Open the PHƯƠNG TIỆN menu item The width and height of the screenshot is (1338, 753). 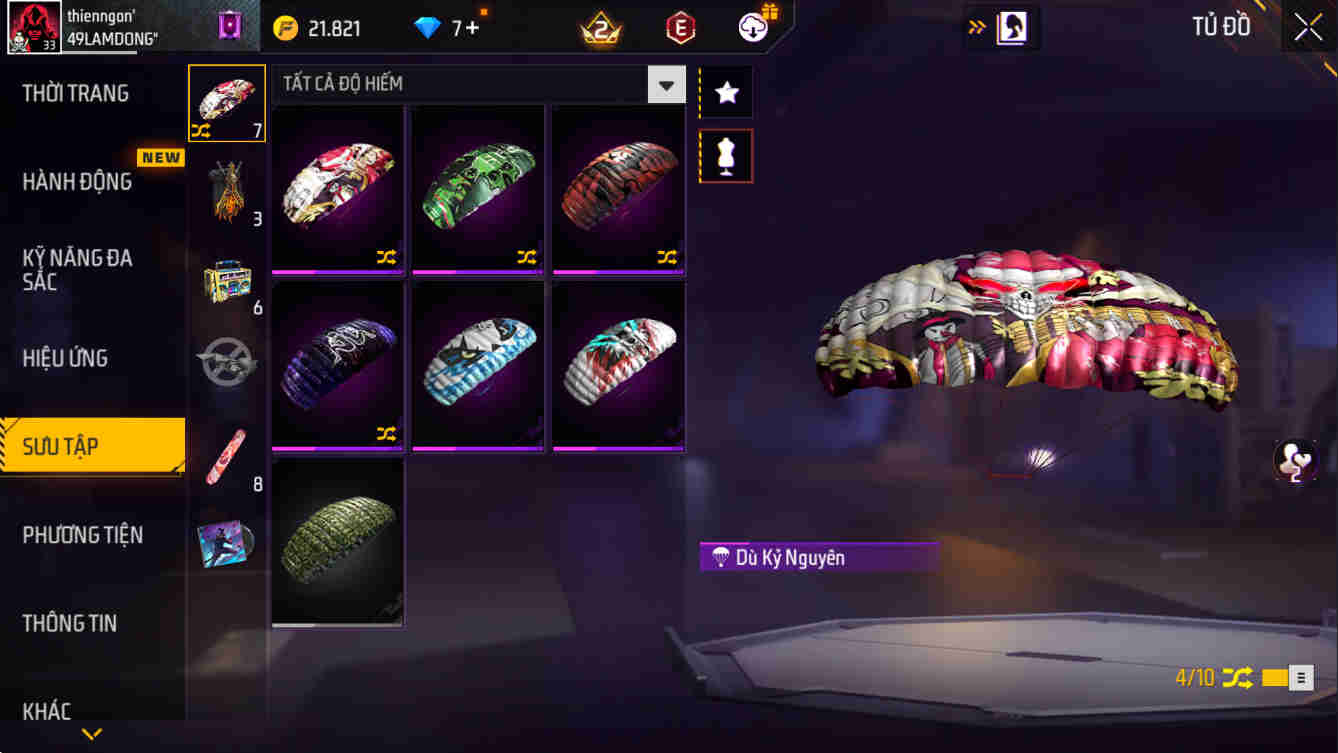pyautogui.click(x=88, y=535)
